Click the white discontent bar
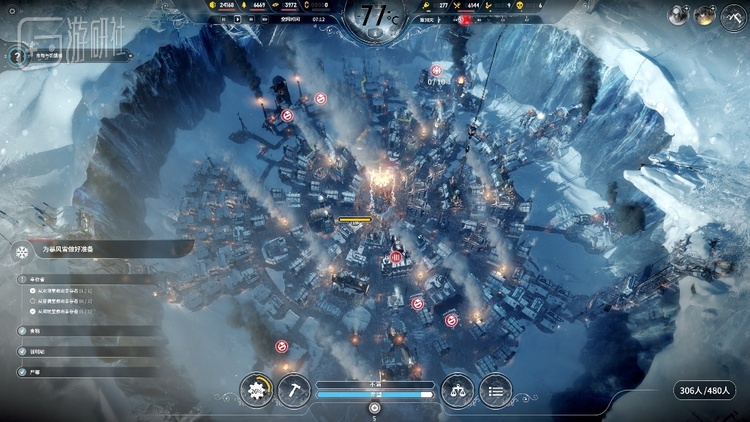 point(375,384)
